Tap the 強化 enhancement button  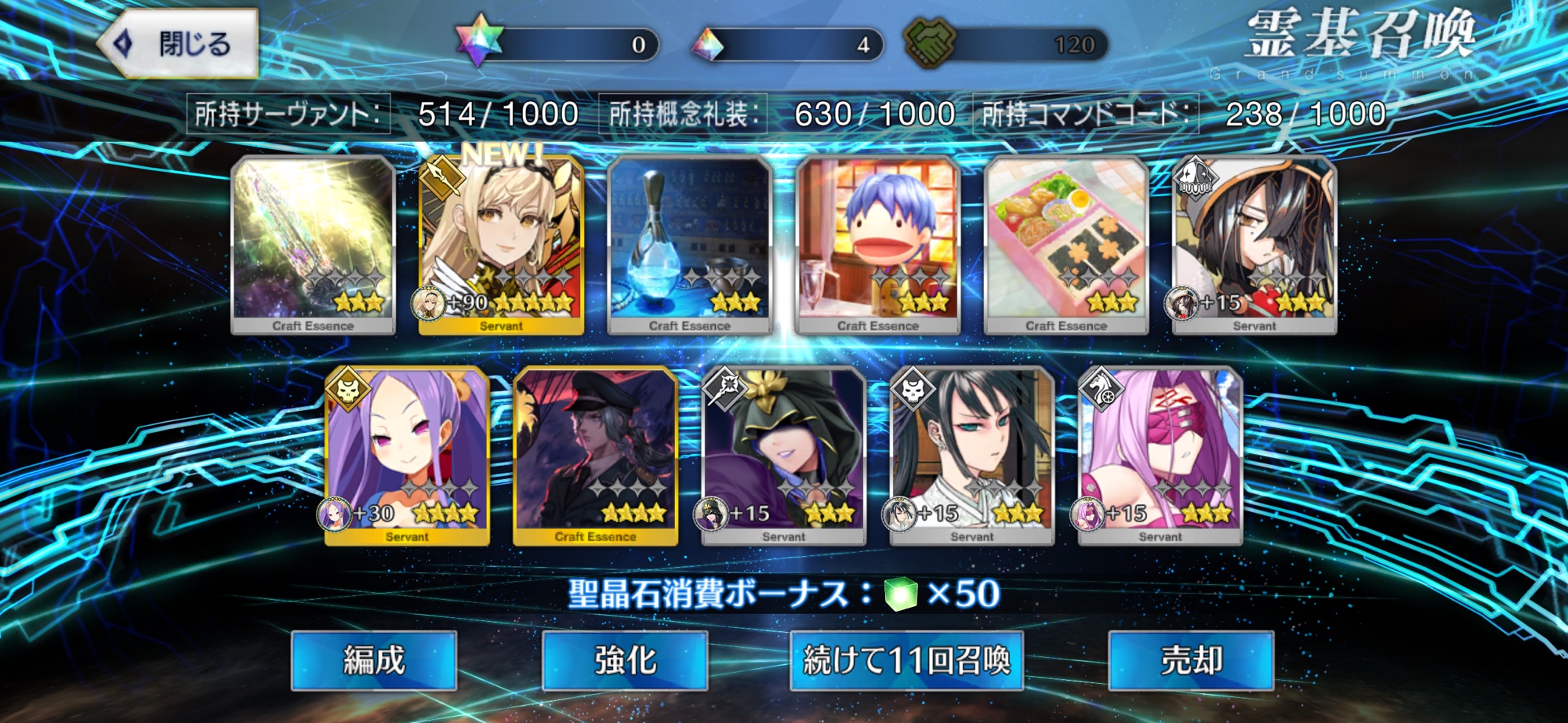[625, 660]
